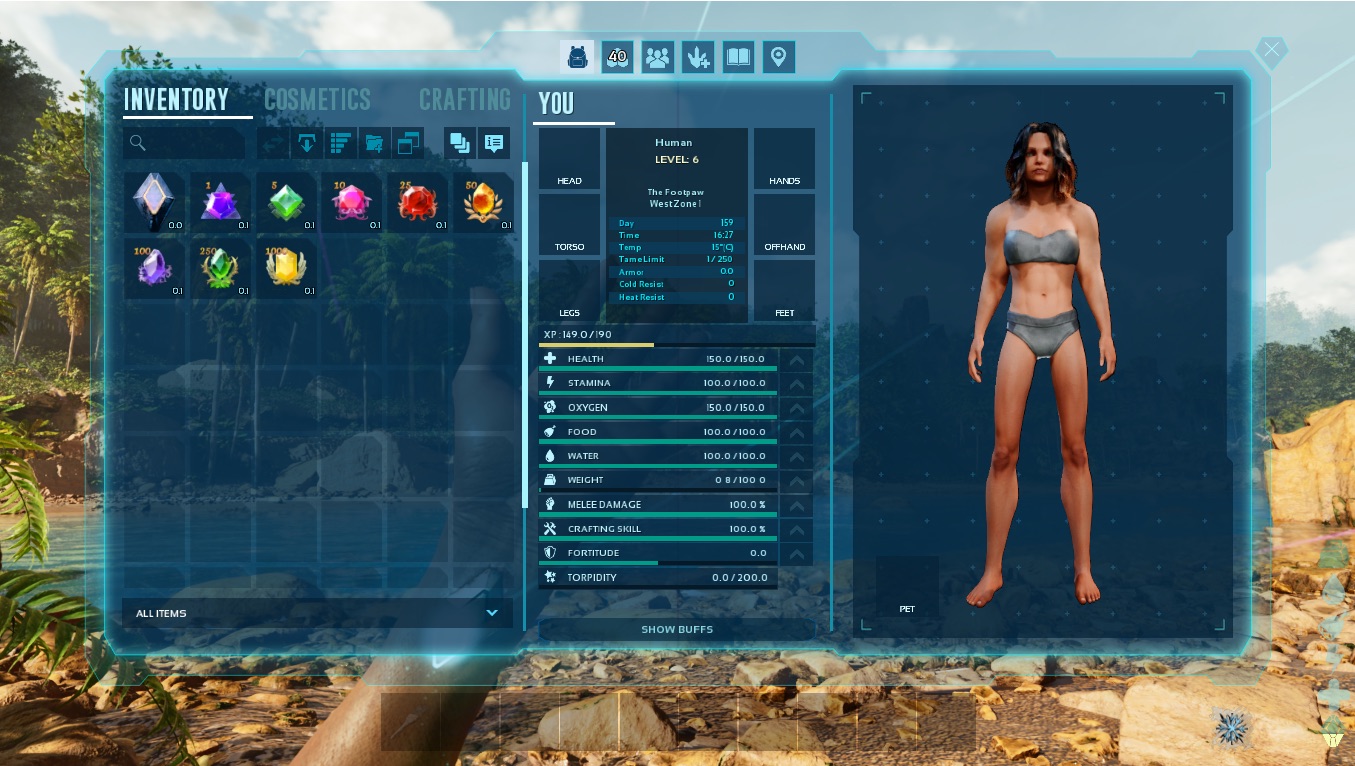This screenshot has height=766, width=1355.
Task: Close the inventory window
Action: click(1271, 49)
